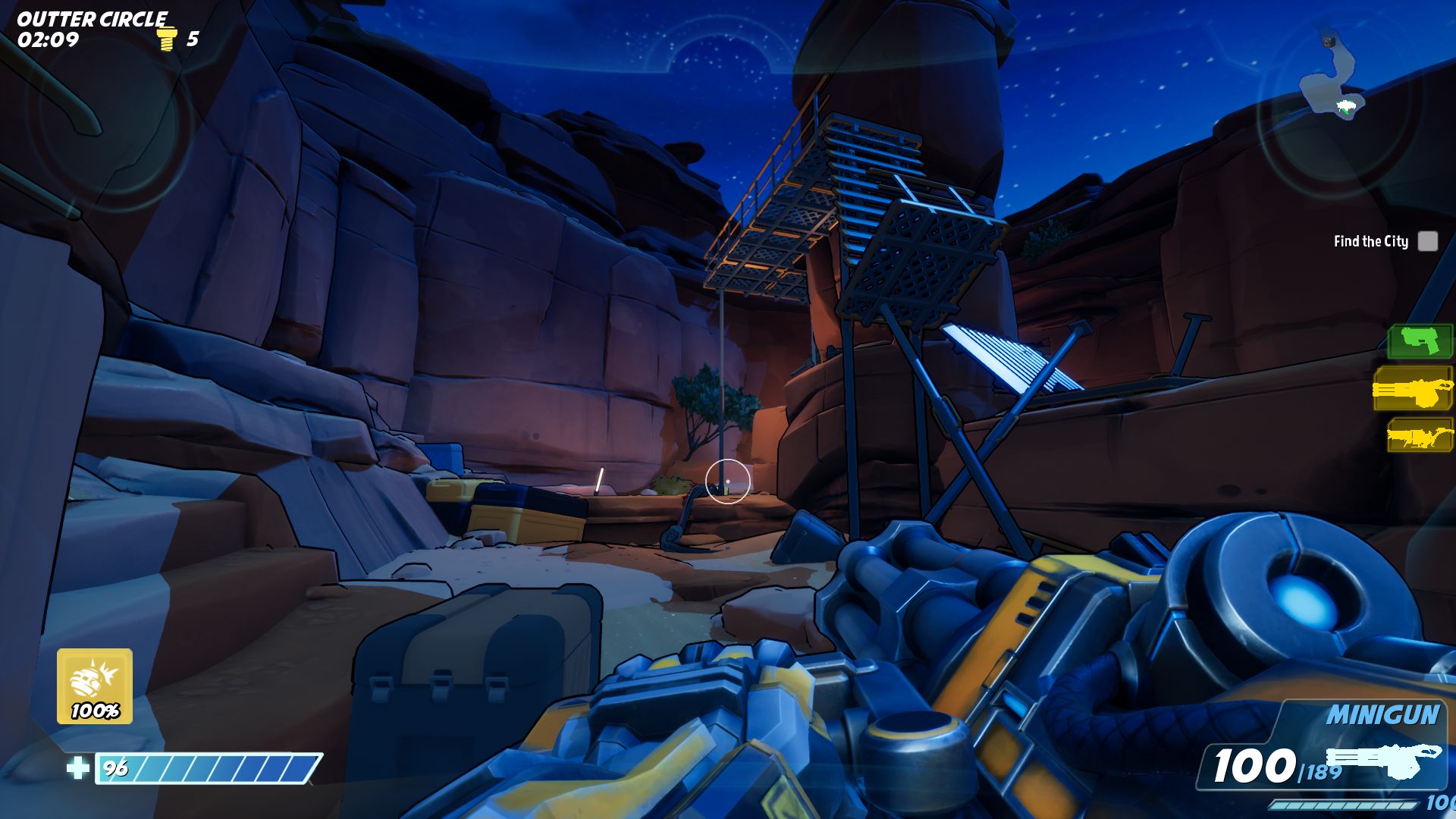Viewport: 1456px width, 819px height.
Task: Choose the yellow minigun weapon slot
Action: [1413, 390]
